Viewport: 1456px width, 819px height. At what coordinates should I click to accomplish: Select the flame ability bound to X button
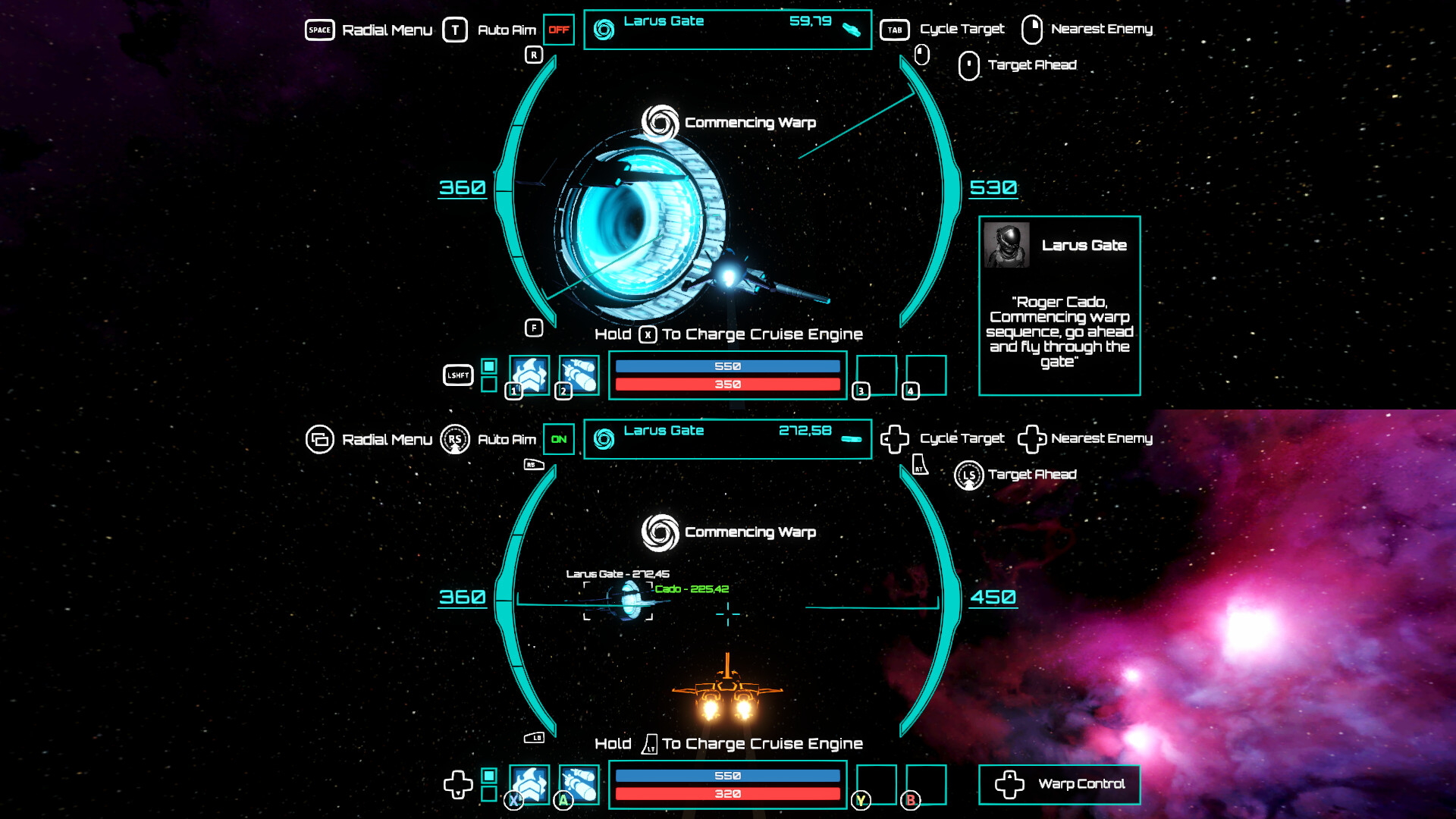530,784
